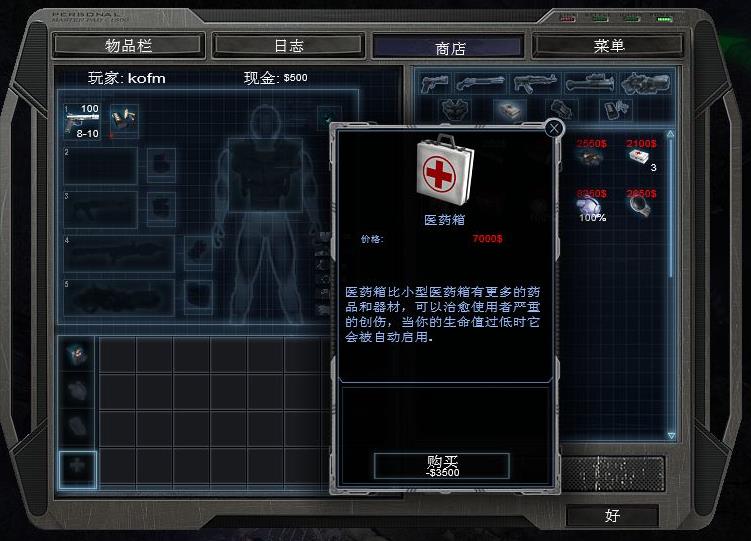Choose the medkit shop category

pyautogui.click(x=510, y=109)
